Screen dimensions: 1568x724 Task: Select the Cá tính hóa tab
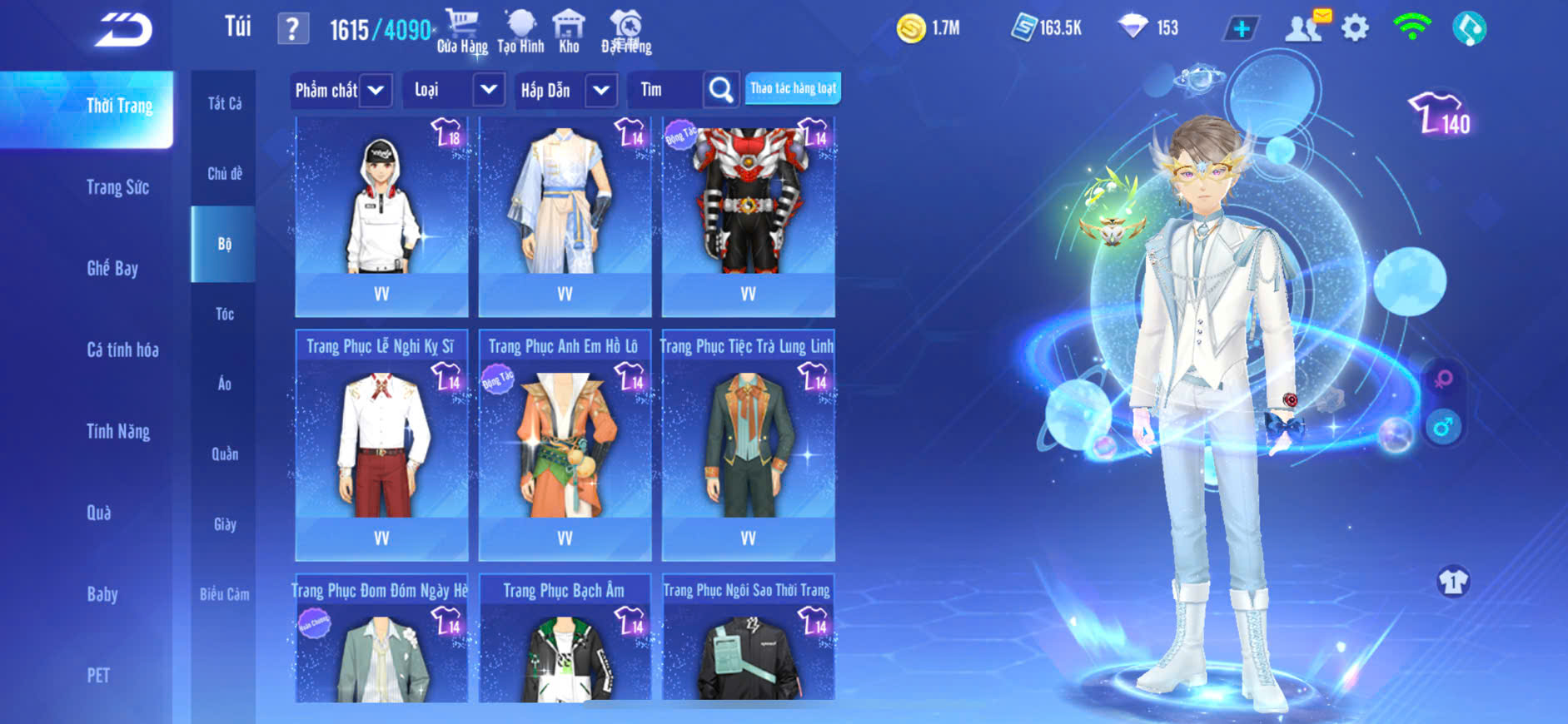tap(122, 350)
